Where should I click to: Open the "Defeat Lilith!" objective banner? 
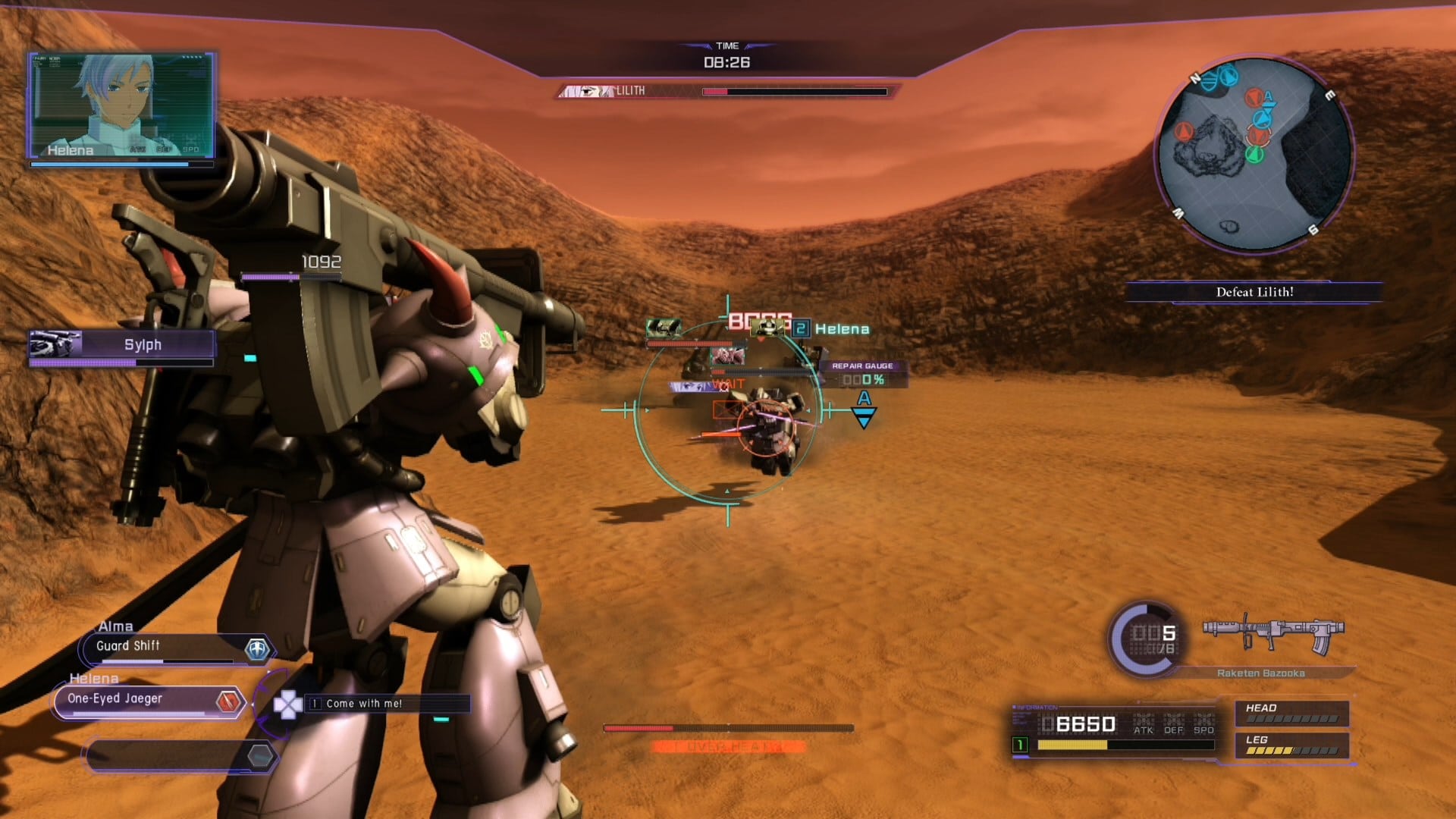1254,292
